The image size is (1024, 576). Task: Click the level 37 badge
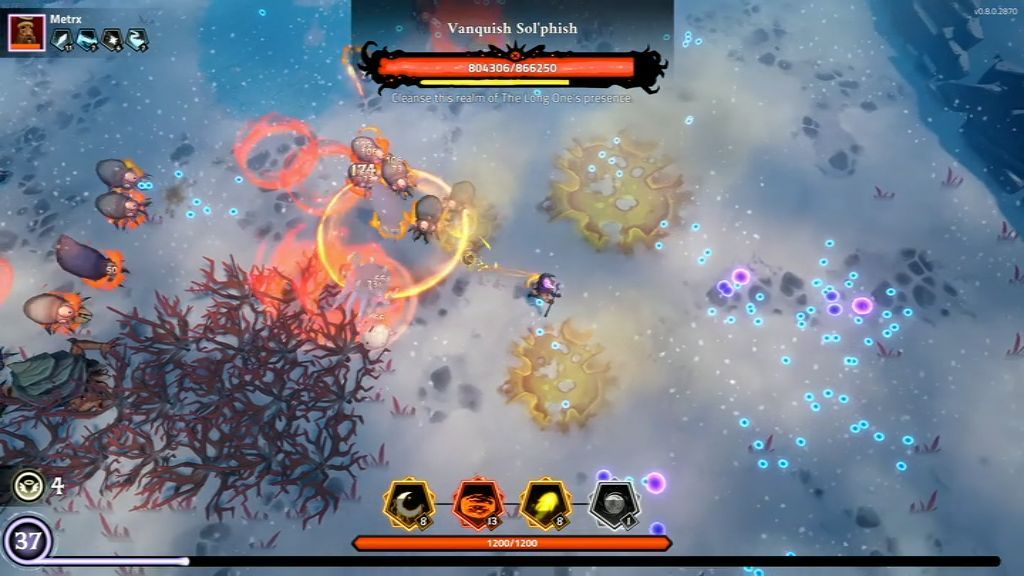pos(27,543)
